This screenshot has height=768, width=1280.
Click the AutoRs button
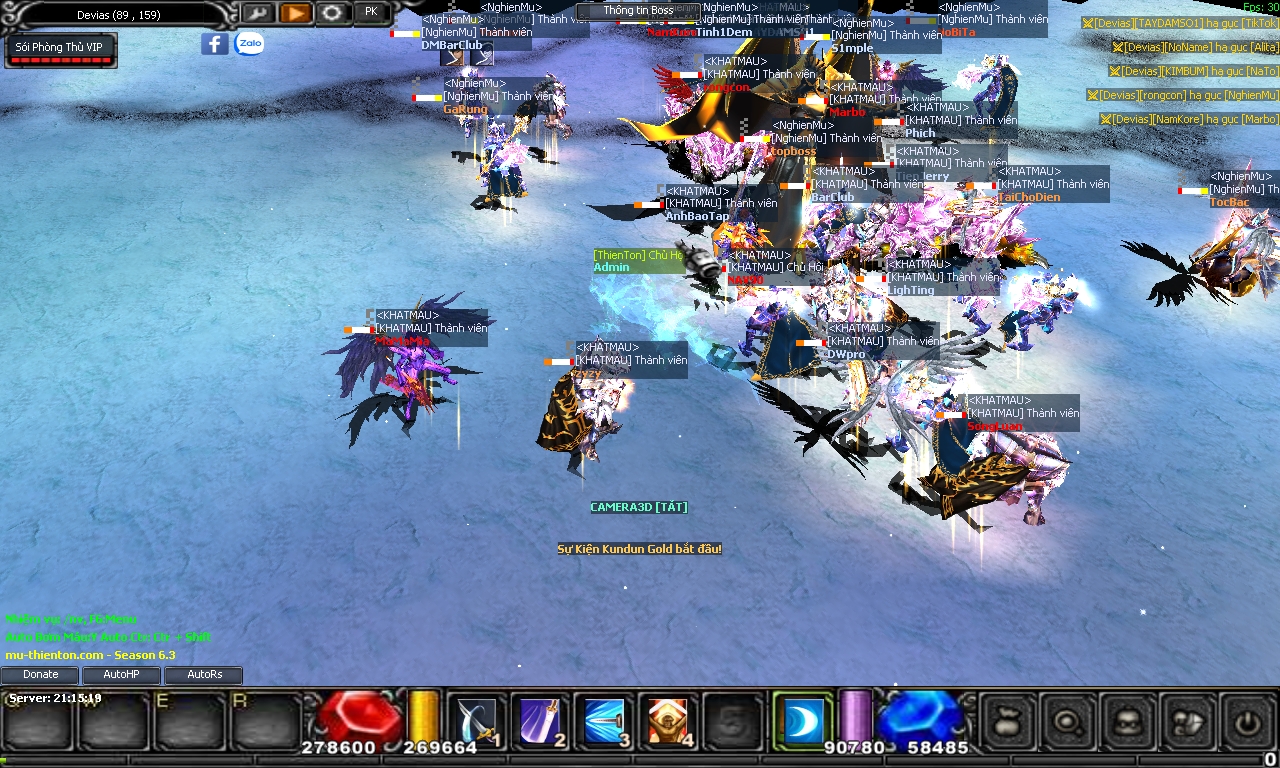pos(204,675)
